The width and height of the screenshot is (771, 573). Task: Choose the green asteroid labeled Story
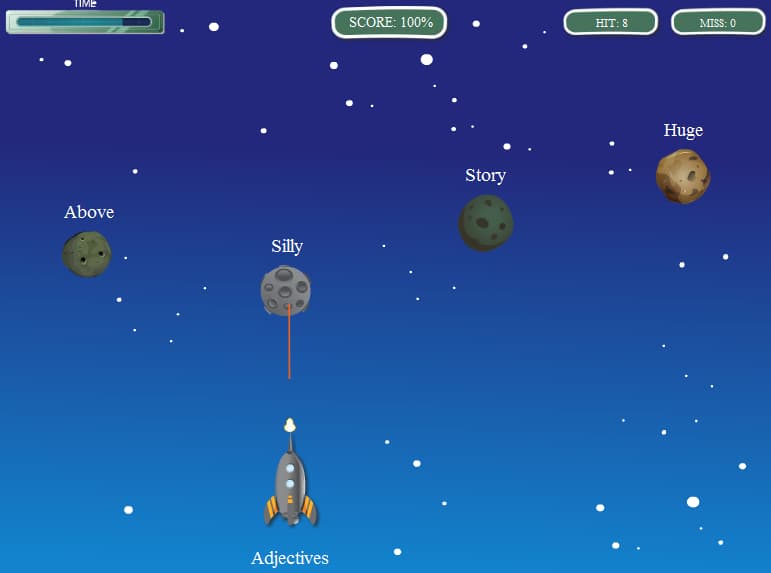(486, 222)
